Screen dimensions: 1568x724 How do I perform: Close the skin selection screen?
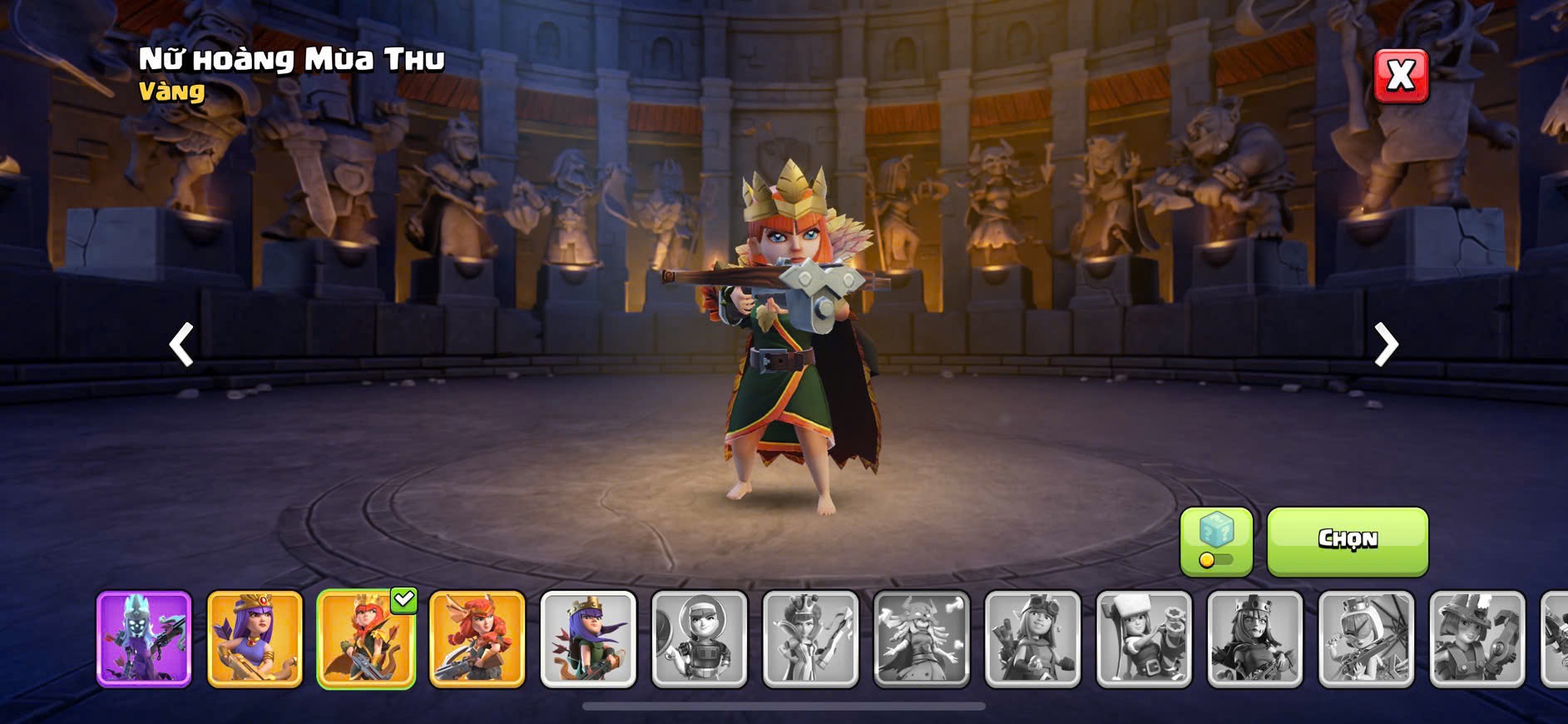pos(1401,77)
